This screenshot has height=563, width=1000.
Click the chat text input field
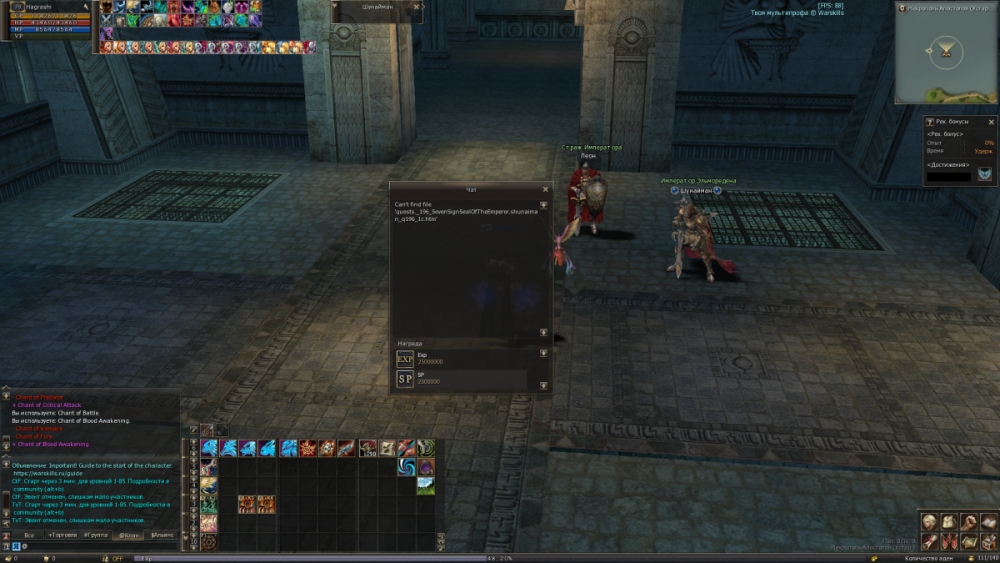[100, 546]
